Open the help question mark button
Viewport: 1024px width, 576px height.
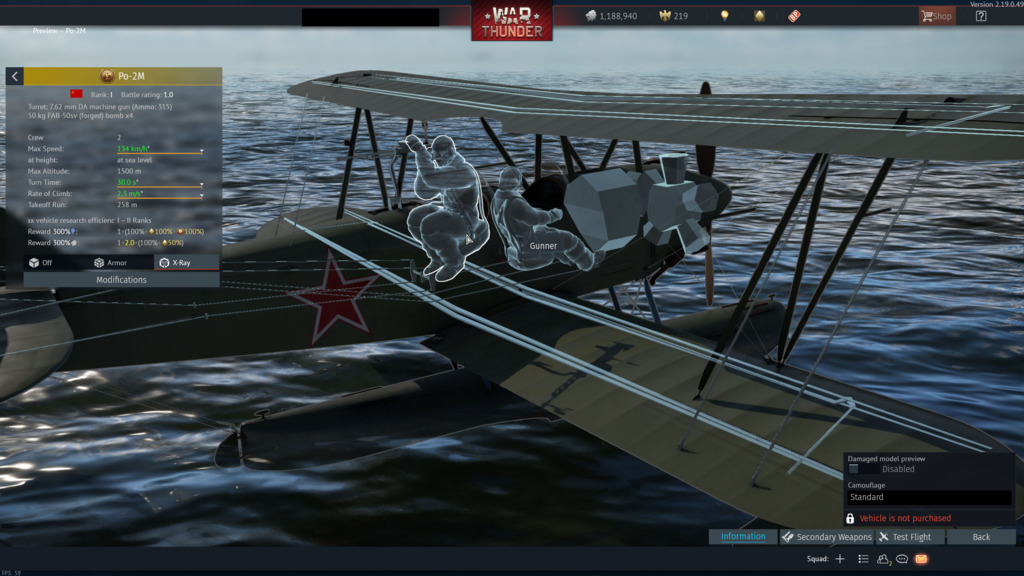tap(981, 16)
